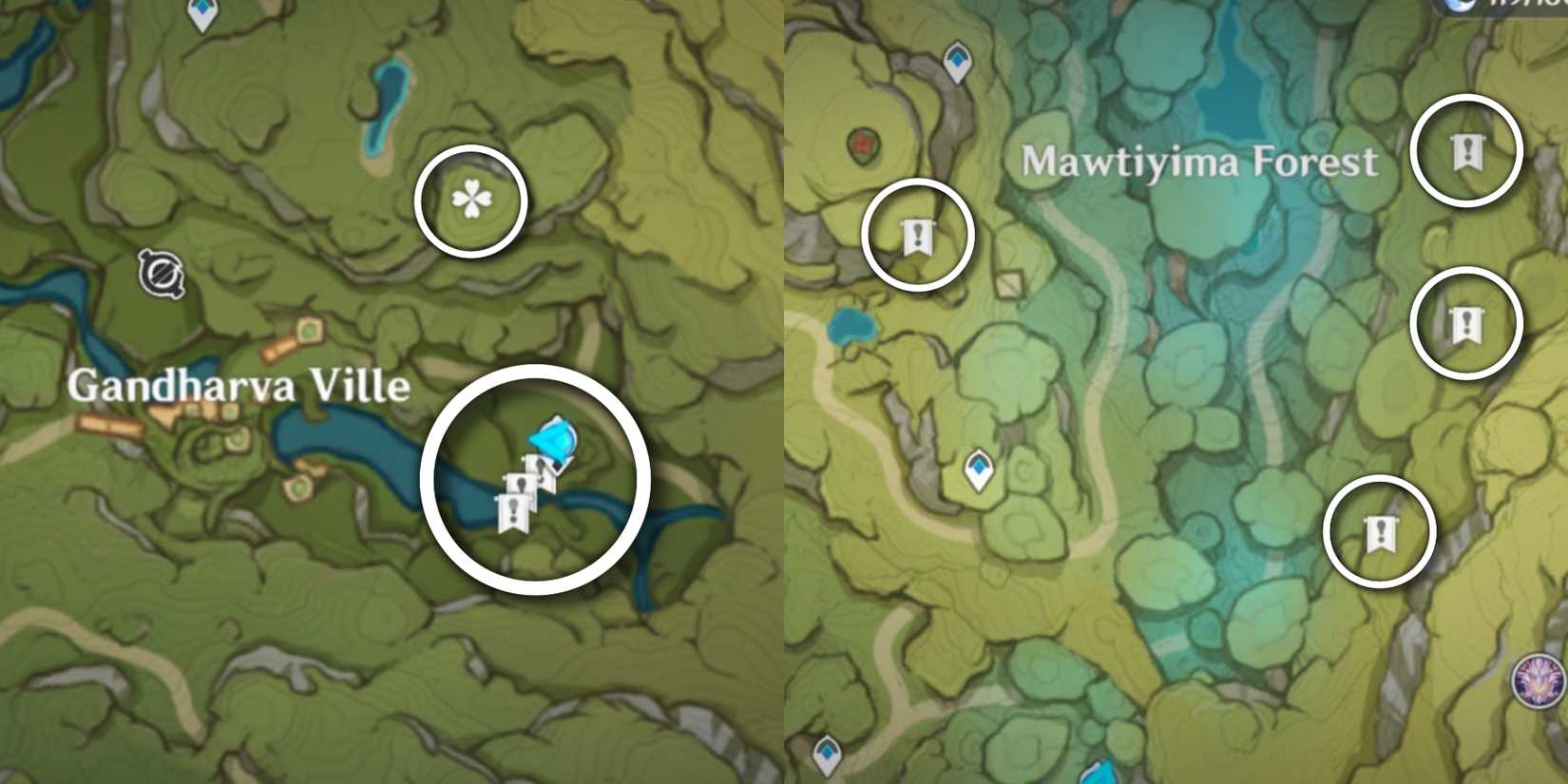Select the lower circled banner marker in Mawtiyima
Viewport: 1568px width, 784px height.
pyautogui.click(x=1383, y=532)
